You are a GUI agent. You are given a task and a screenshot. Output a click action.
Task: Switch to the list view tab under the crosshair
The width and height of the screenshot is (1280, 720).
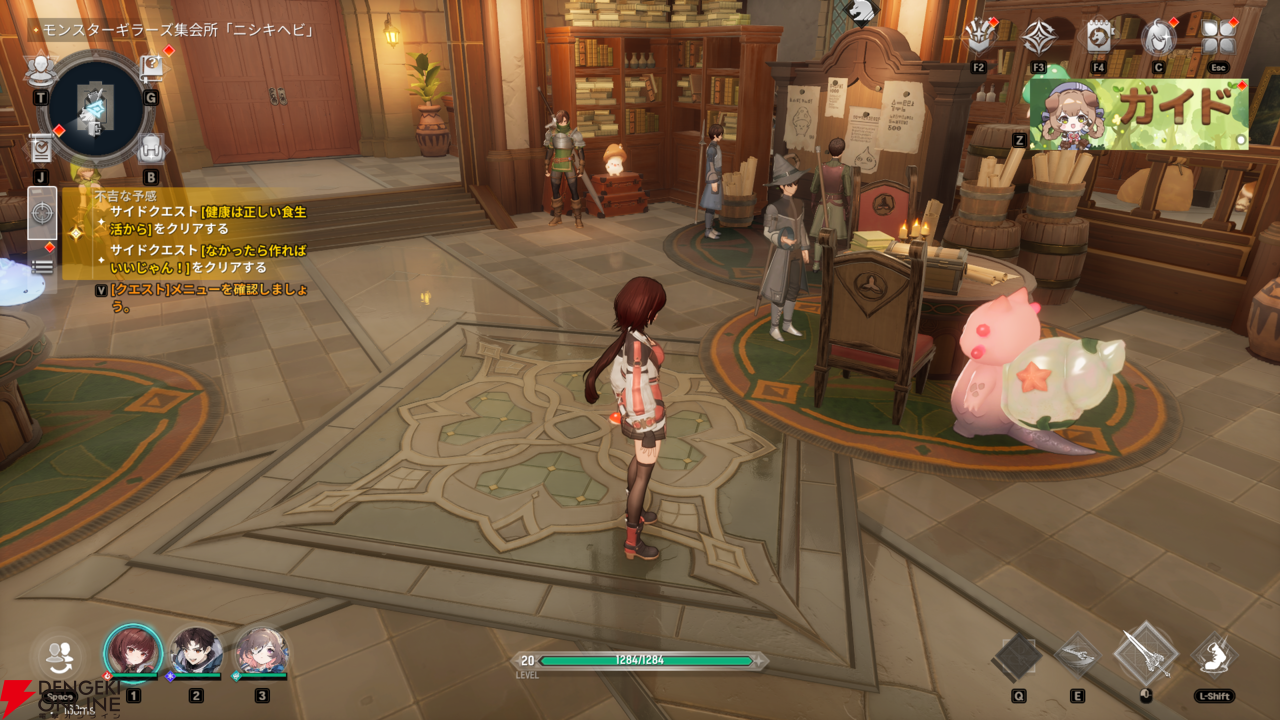pyautogui.click(x=42, y=266)
